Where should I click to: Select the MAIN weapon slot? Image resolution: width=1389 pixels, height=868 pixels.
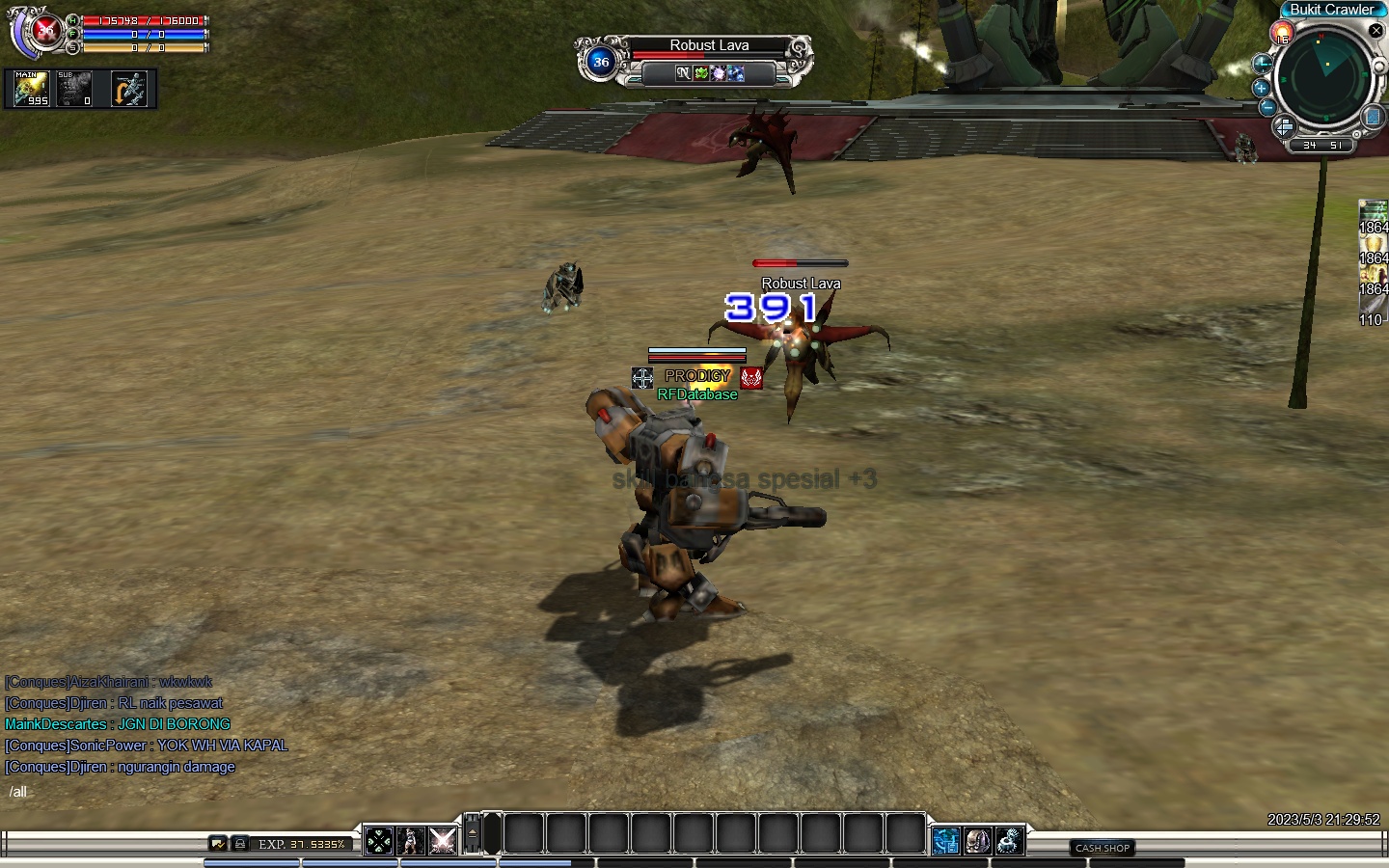coord(32,89)
